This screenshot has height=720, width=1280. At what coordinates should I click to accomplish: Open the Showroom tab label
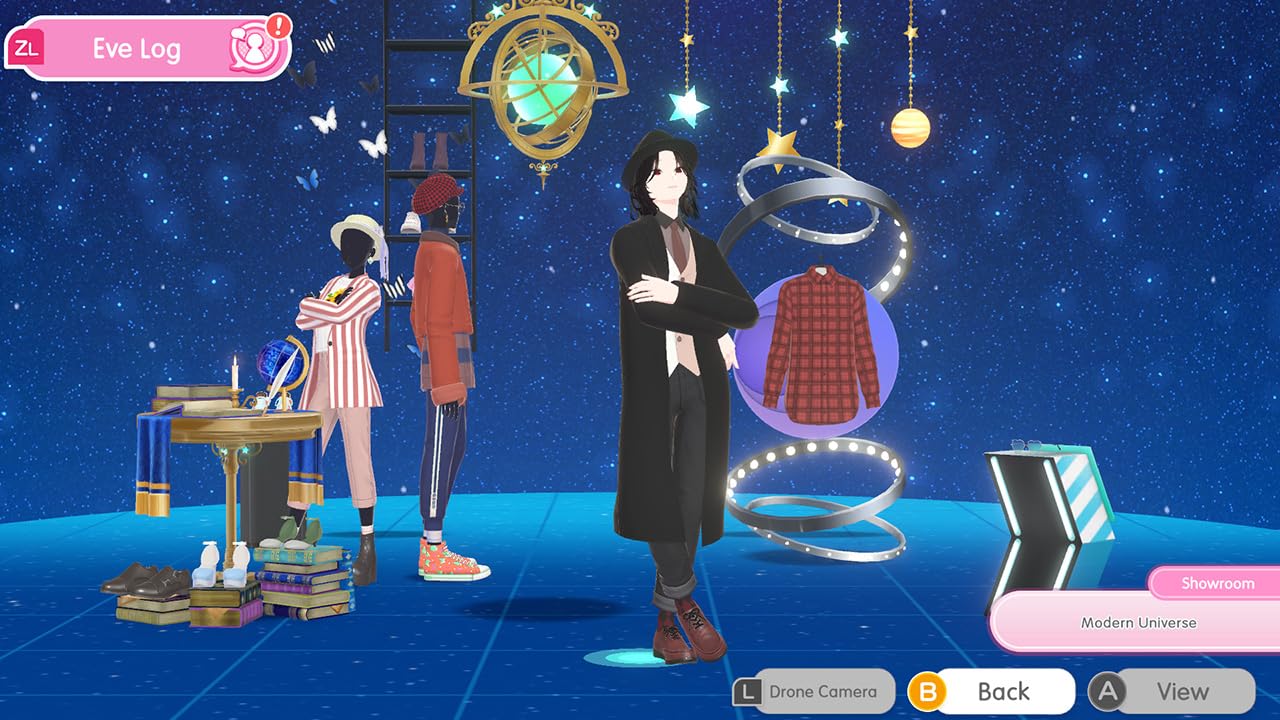click(1216, 583)
